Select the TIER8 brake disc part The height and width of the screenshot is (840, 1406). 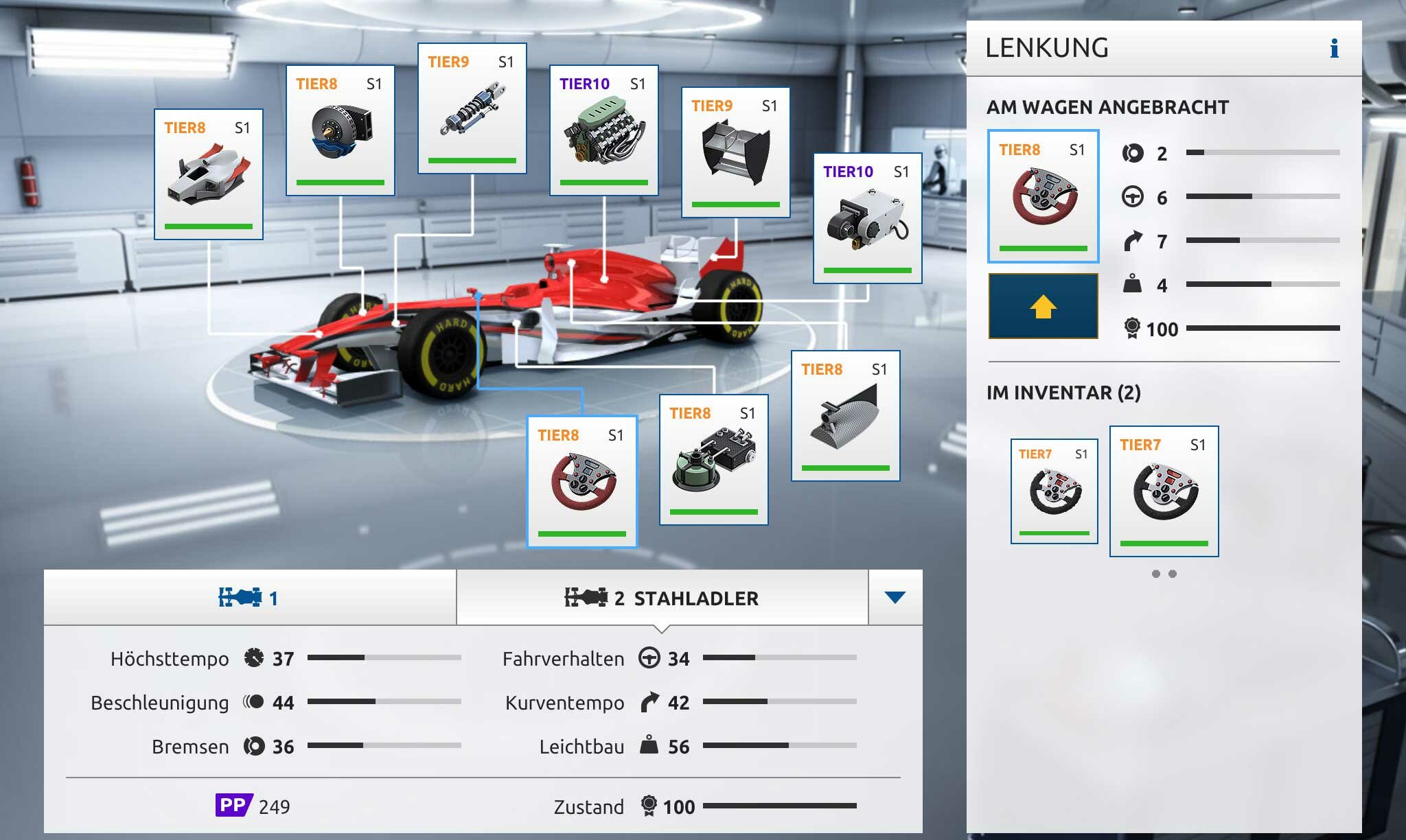(x=341, y=130)
